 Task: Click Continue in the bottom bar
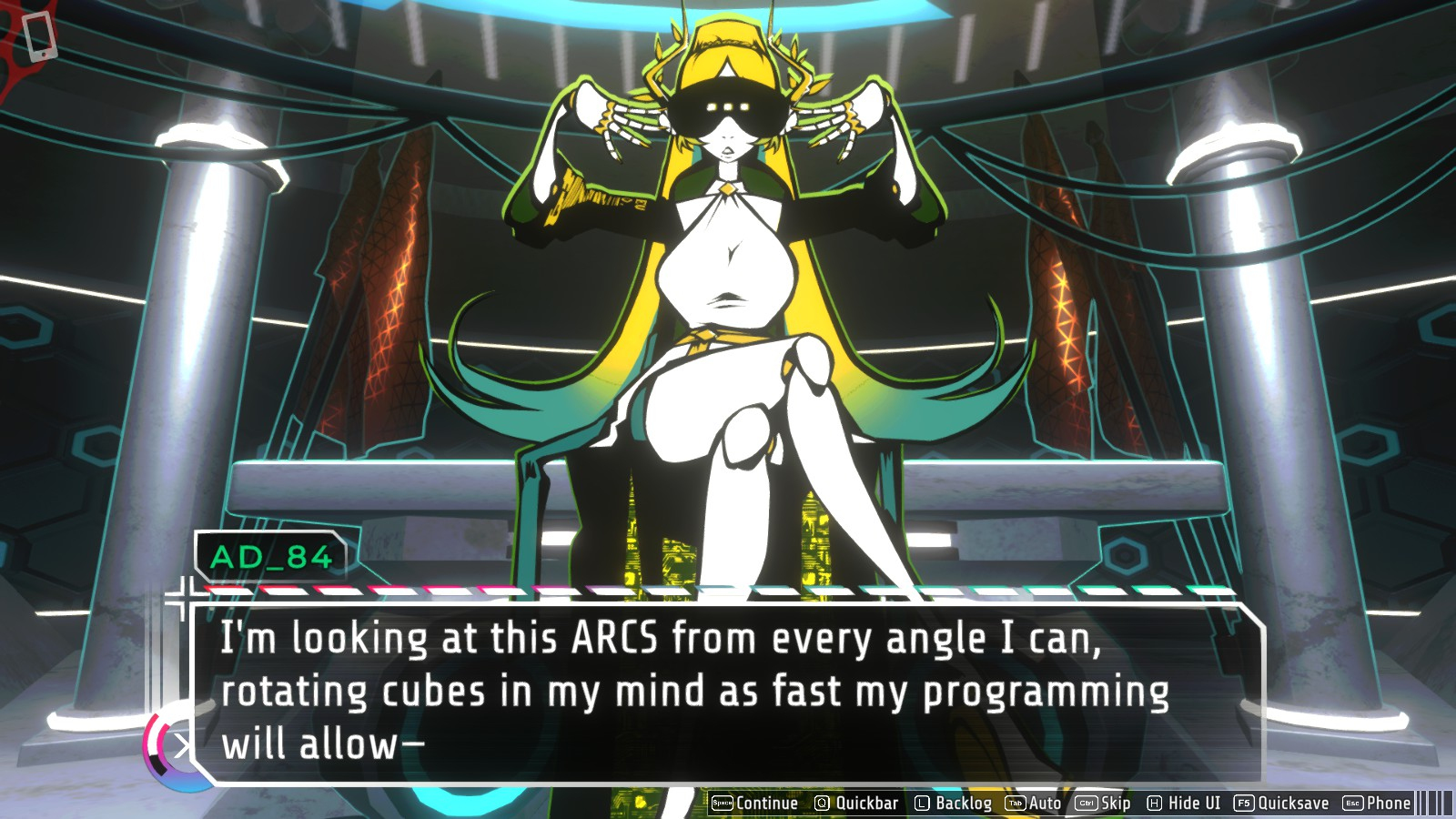(x=754, y=803)
